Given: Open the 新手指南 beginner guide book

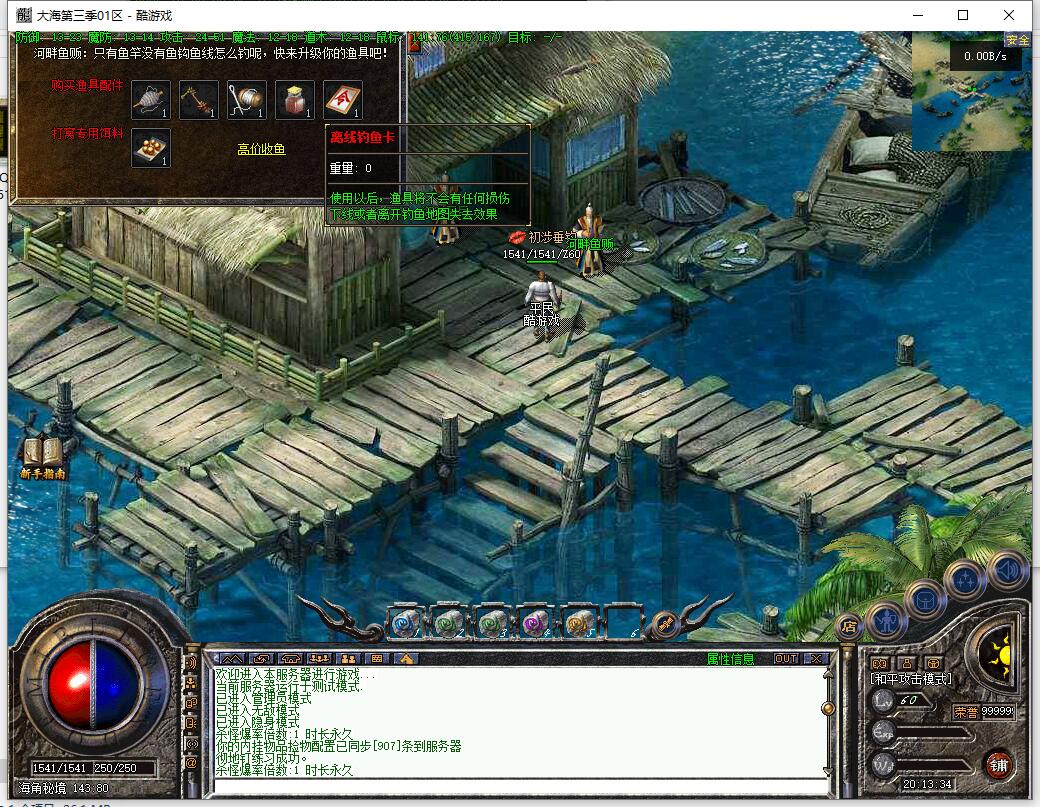Looking at the screenshot, I should (44, 456).
